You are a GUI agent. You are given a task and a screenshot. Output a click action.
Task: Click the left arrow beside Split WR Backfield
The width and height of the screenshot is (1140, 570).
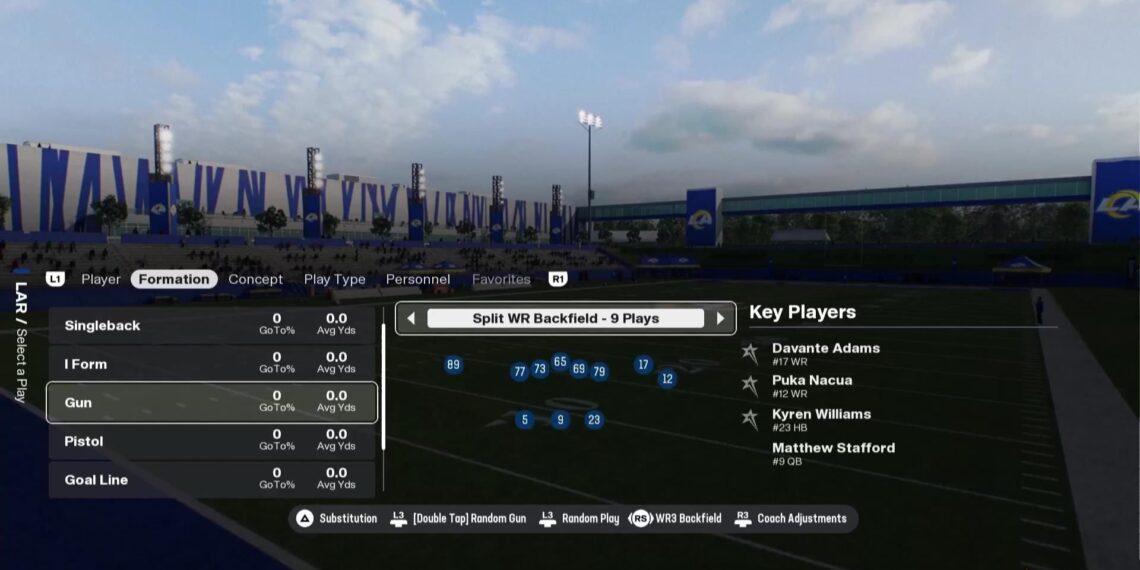point(411,319)
